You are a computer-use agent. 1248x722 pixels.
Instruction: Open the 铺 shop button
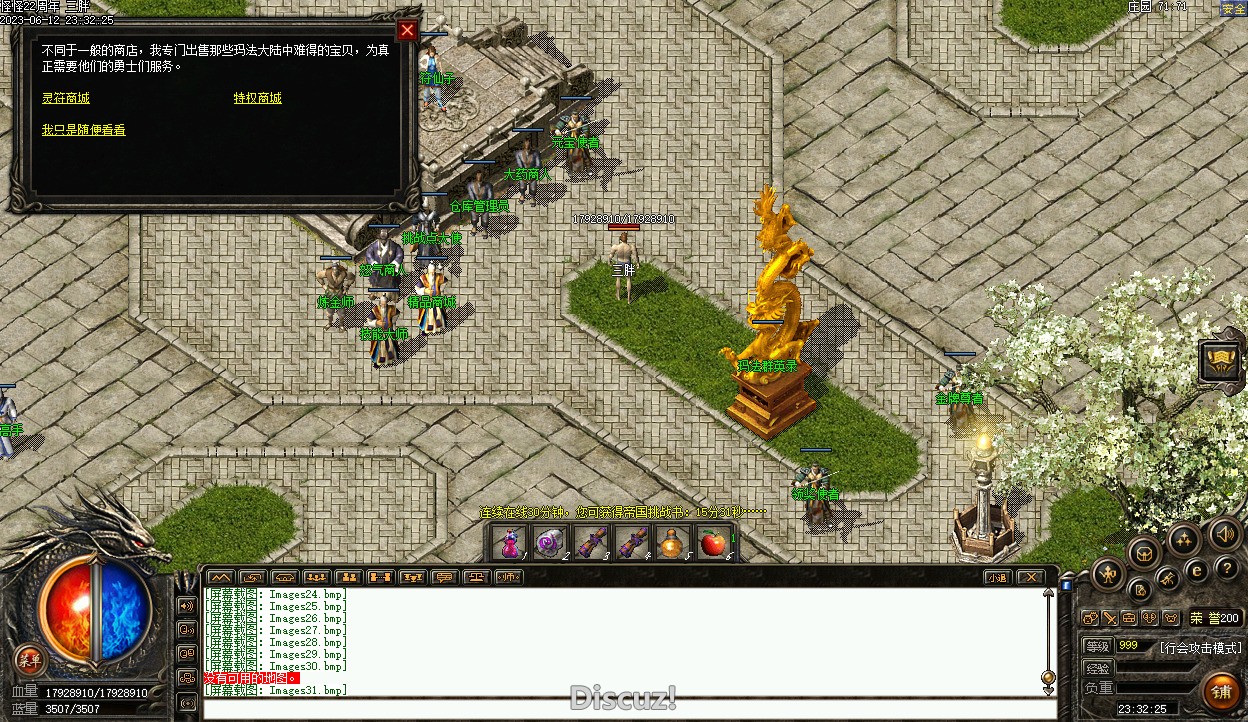(x=1220, y=690)
